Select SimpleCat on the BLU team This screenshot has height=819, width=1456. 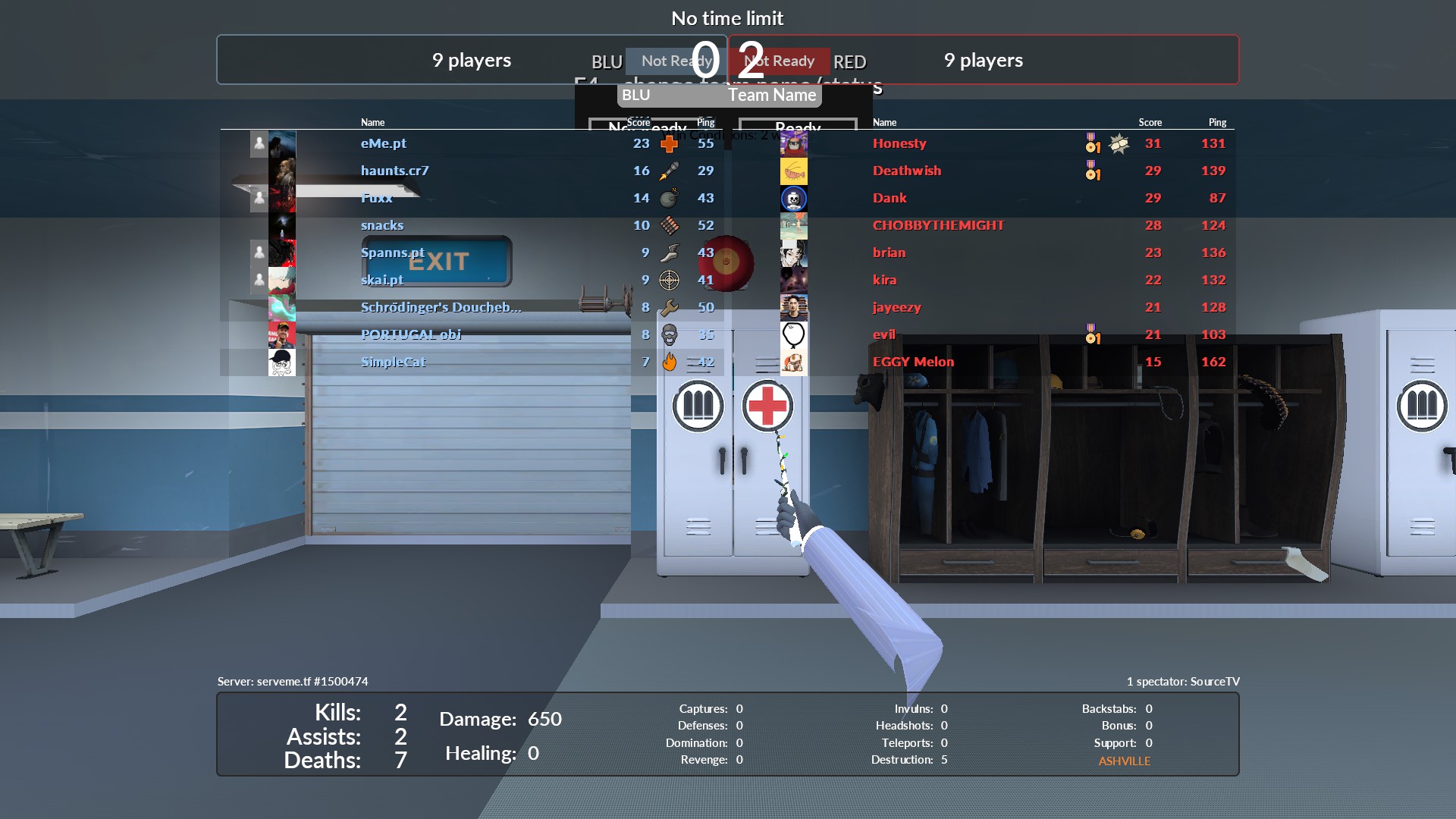(x=393, y=362)
